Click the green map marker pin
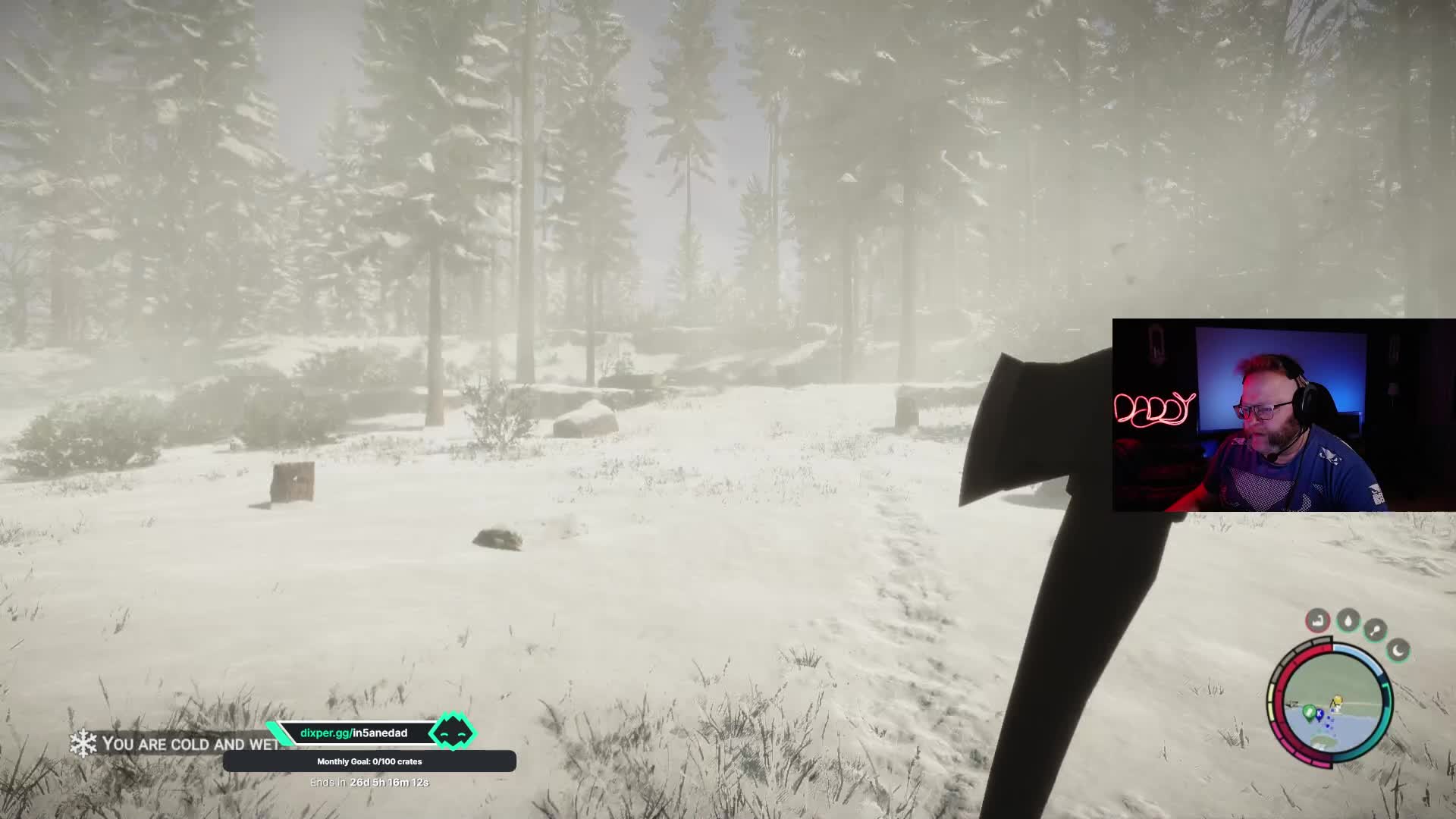This screenshot has width=1456, height=819. click(x=1308, y=711)
